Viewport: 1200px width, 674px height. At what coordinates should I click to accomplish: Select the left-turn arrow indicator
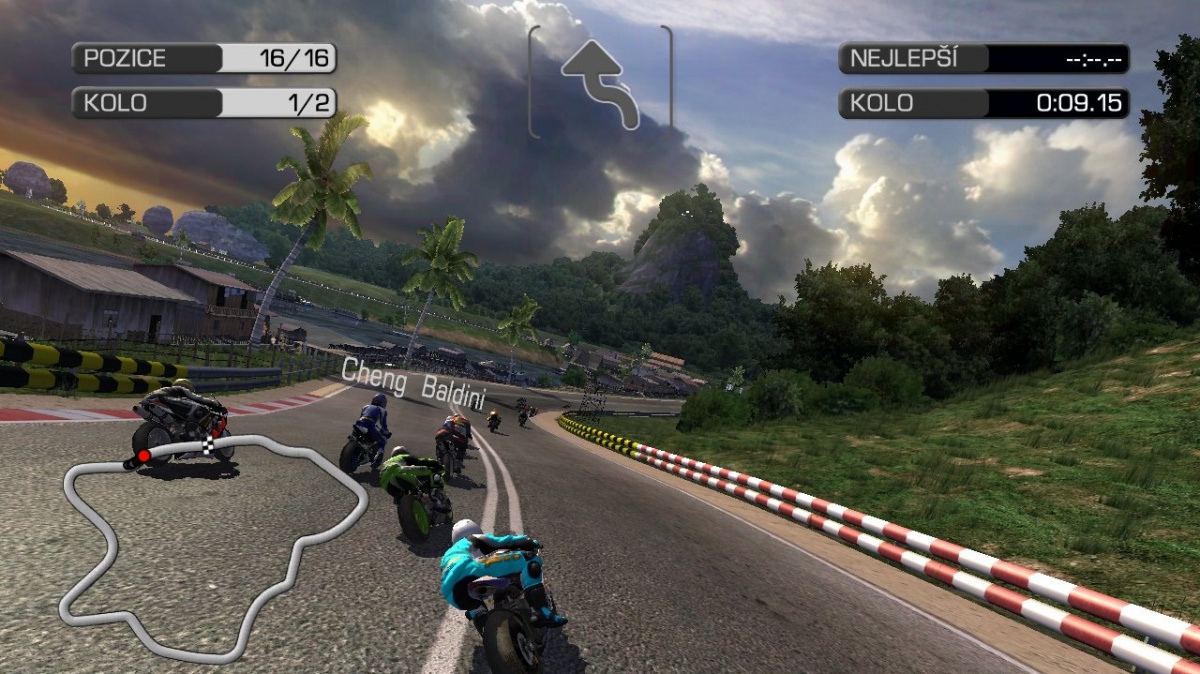[601, 83]
